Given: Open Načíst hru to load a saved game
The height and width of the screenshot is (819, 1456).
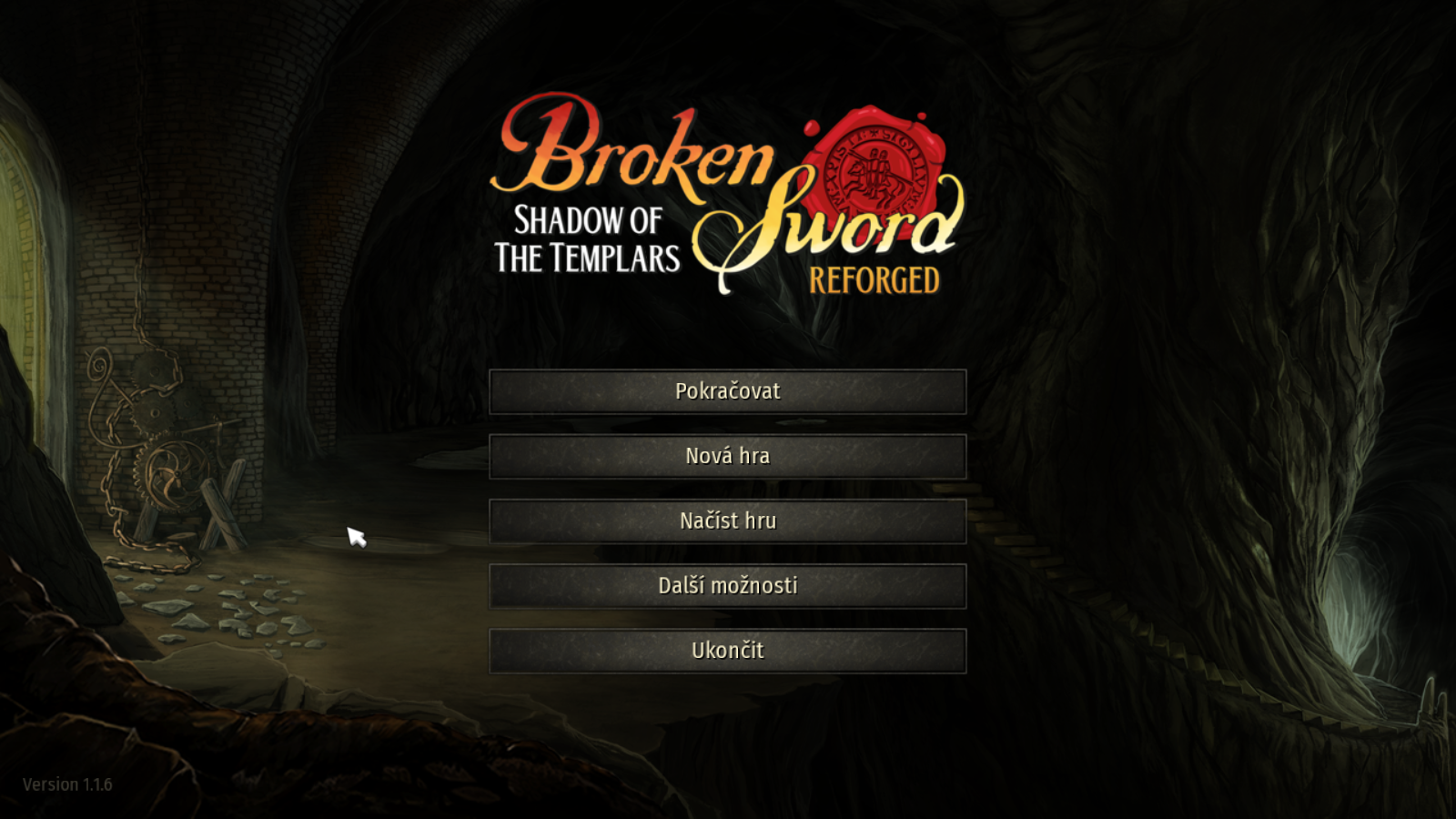Looking at the screenshot, I should 727,521.
